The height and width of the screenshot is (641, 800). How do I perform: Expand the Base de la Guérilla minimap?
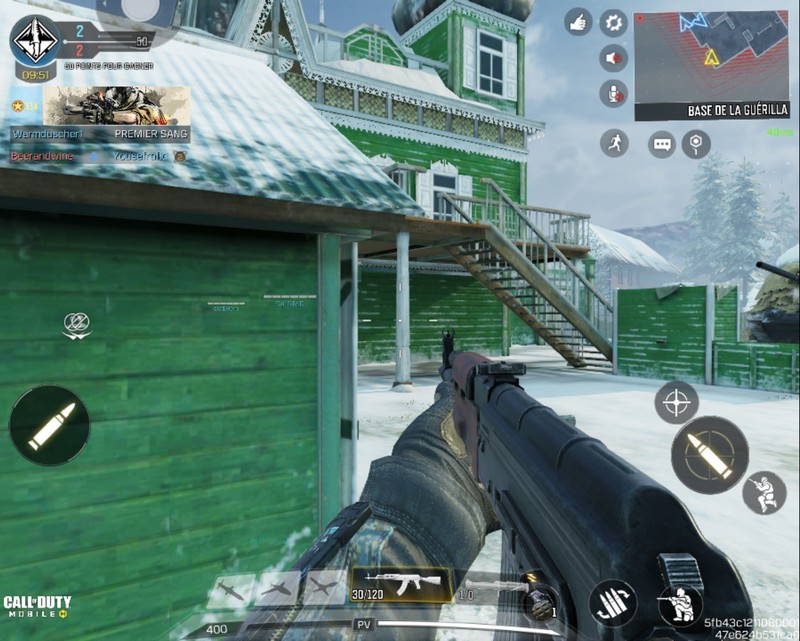[x=711, y=58]
